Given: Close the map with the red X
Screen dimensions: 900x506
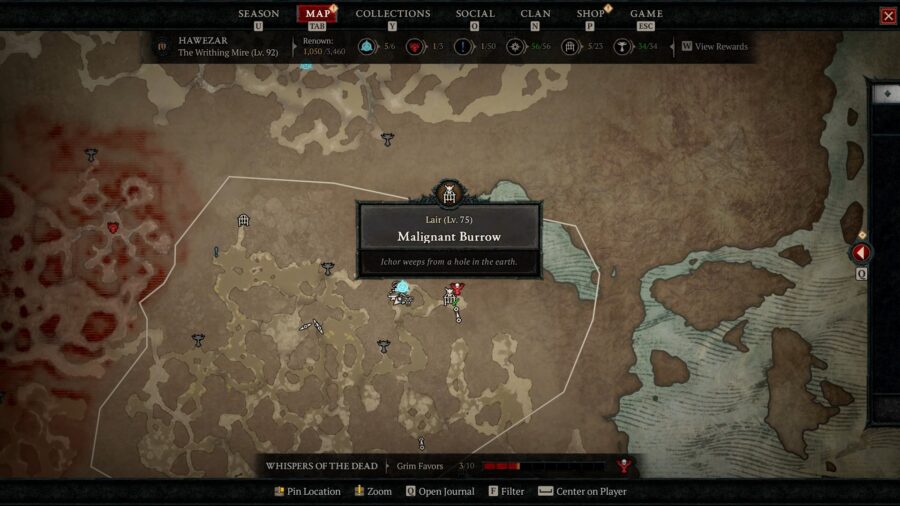Looking at the screenshot, I should click(888, 15).
